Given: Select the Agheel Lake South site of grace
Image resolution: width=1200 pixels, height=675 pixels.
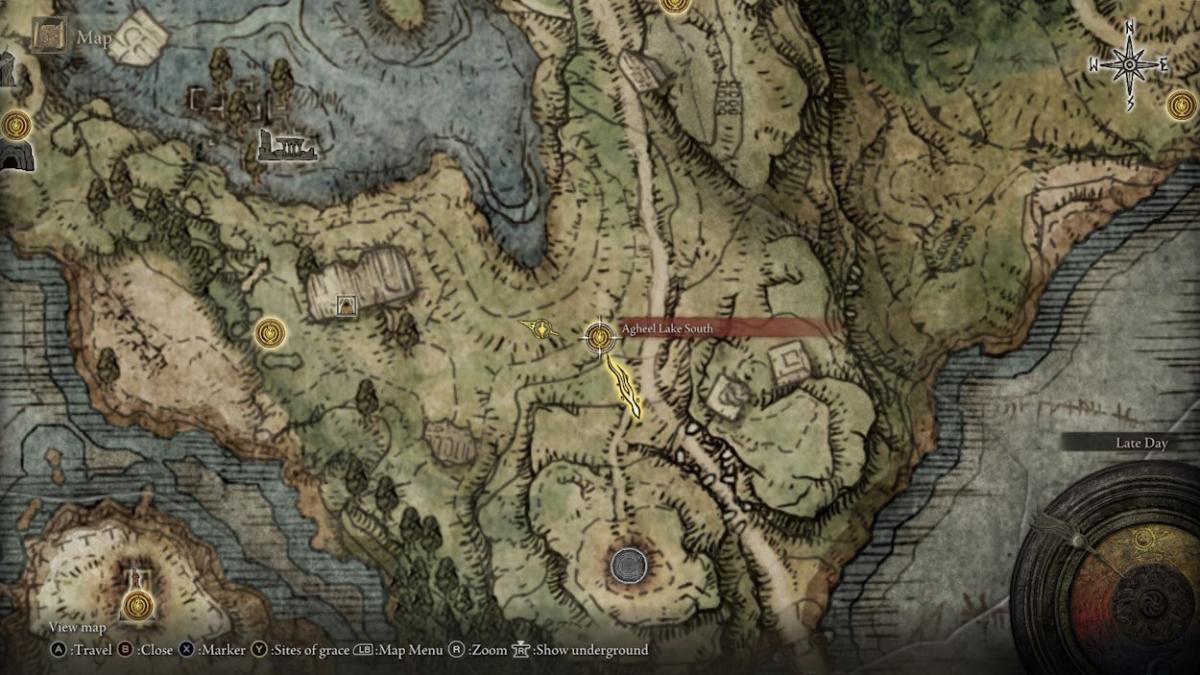Looking at the screenshot, I should click(x=600, y=337).
